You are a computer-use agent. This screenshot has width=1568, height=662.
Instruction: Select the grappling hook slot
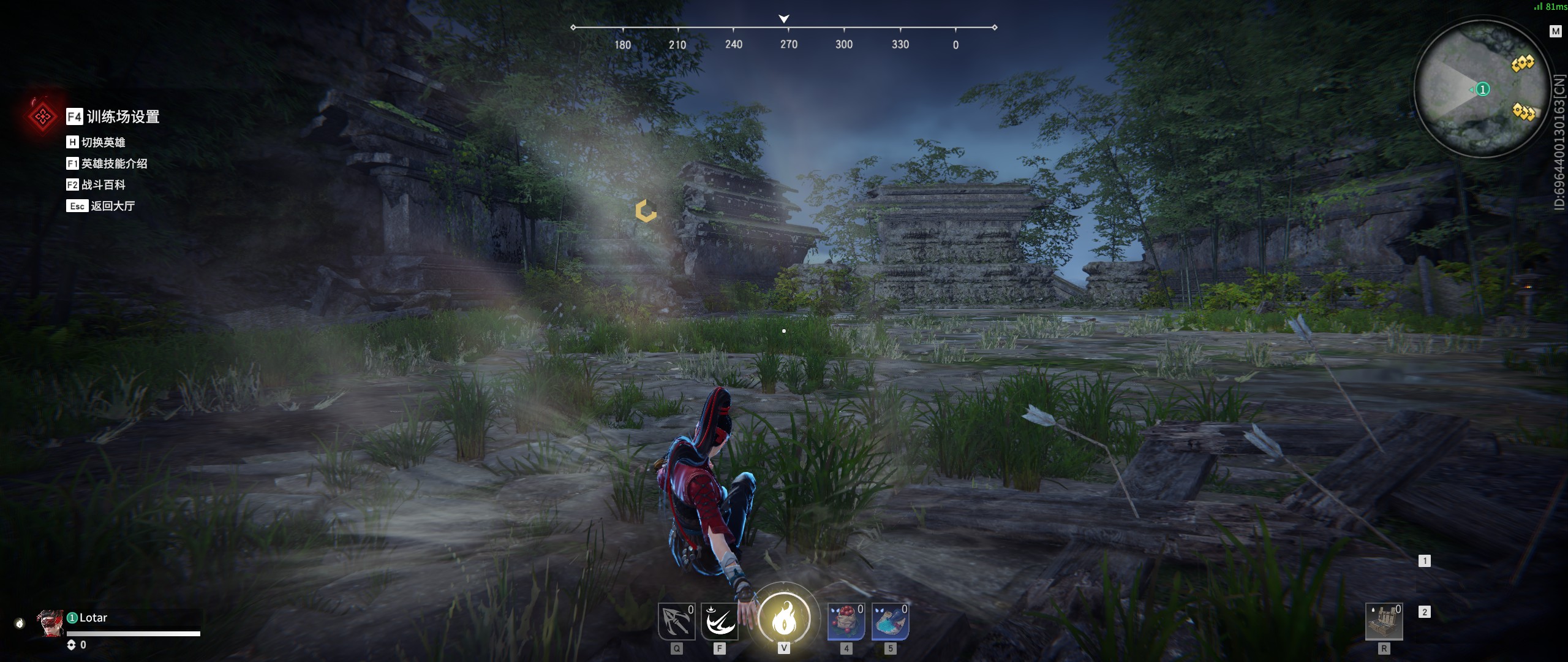click(x=676, y=622)
